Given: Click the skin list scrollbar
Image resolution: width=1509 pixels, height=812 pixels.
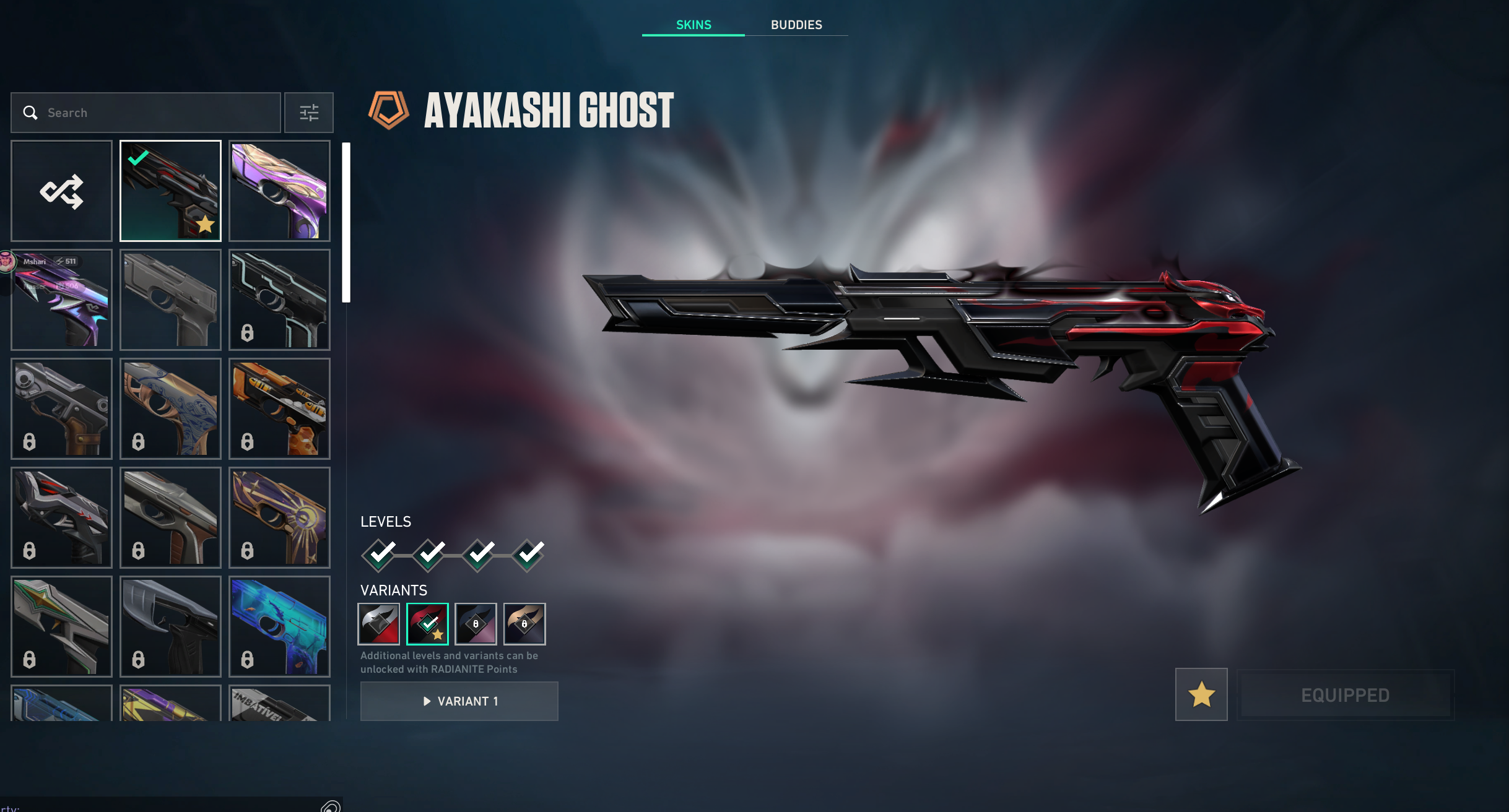Looking at the screenshot, I should pyautogui.click(x=346, y=223).
